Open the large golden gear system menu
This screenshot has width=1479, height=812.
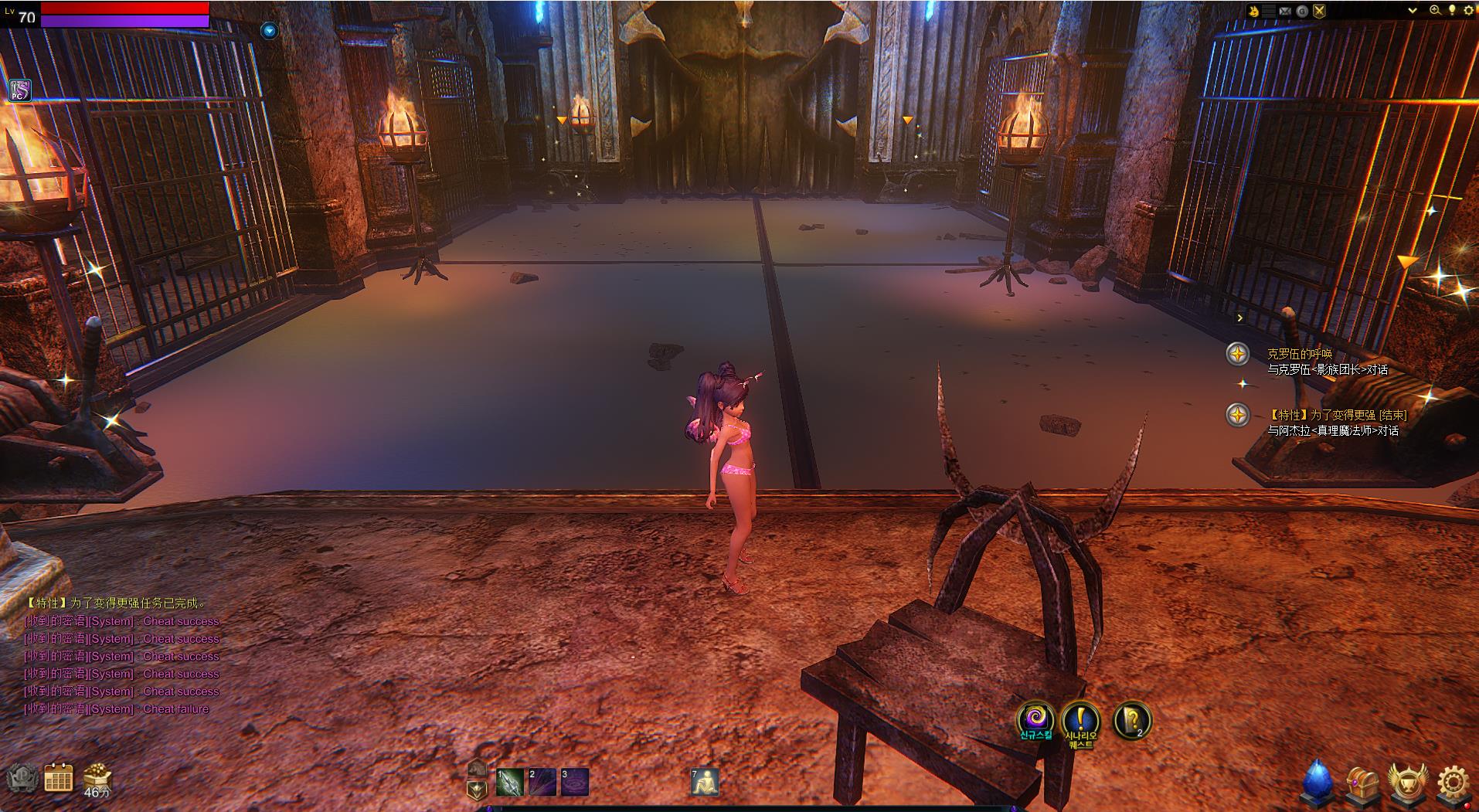click(x=1453, y=783)
